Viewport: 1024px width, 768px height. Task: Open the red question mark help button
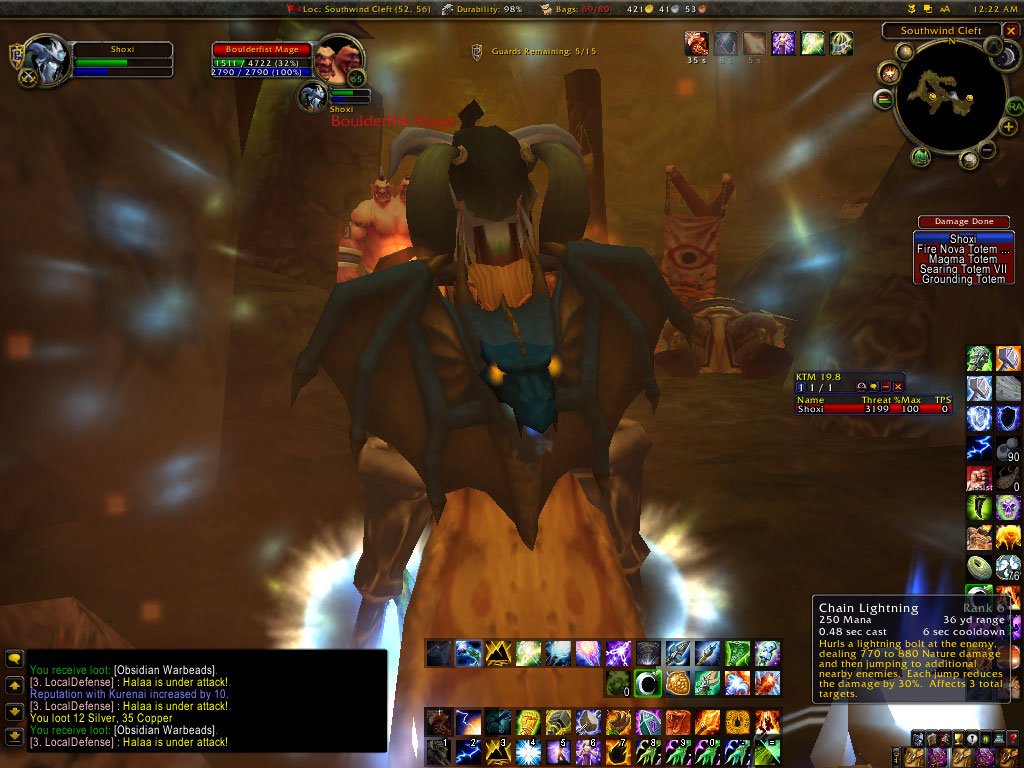(1013, 740)
